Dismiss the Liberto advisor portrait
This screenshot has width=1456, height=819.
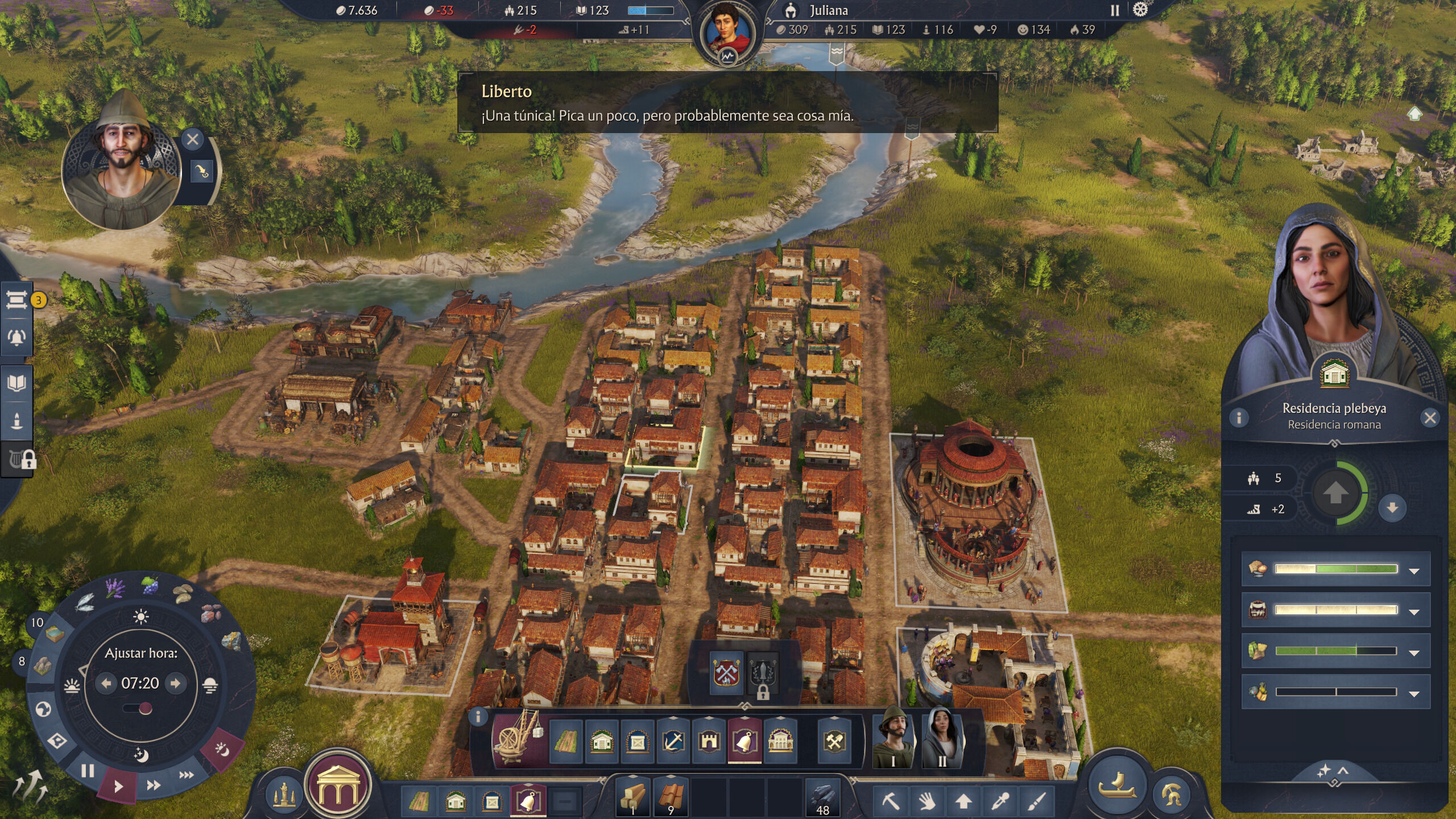(192, 139)
